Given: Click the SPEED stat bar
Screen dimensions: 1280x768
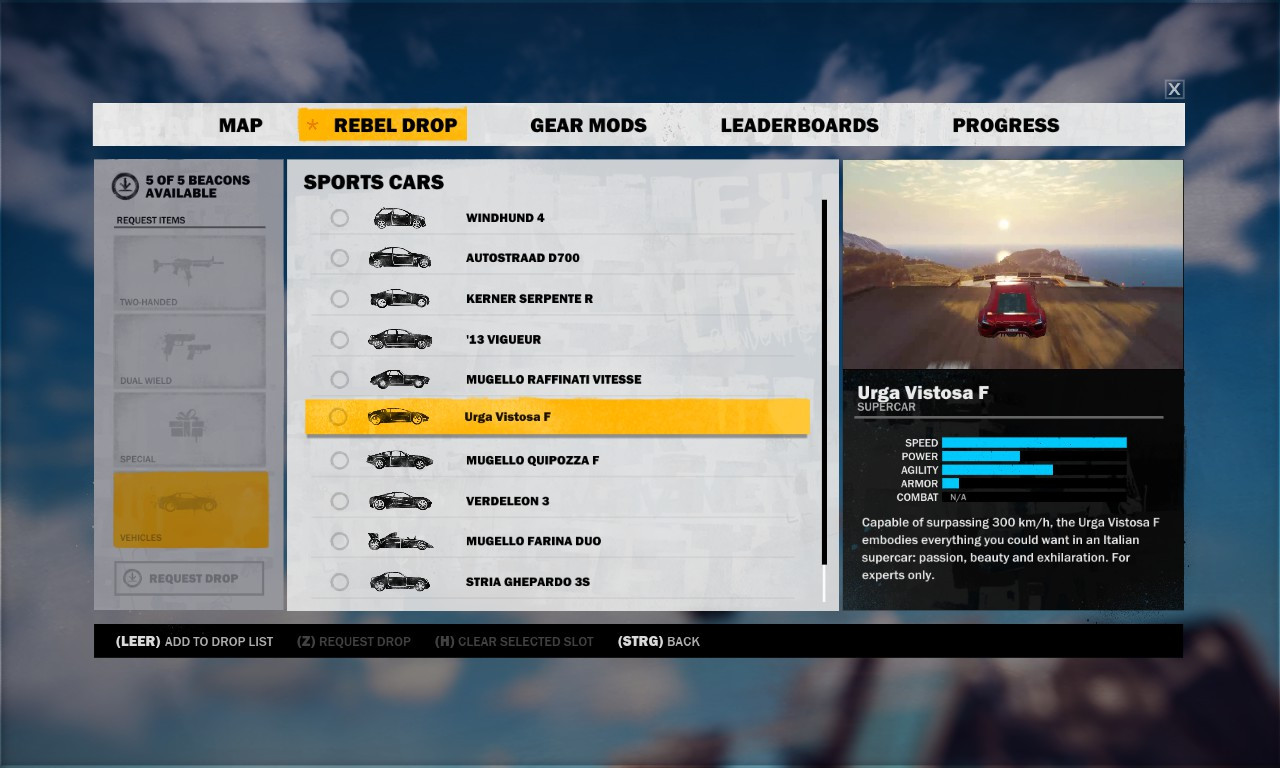Looking at the screenshot, I should coord(1035,442).
